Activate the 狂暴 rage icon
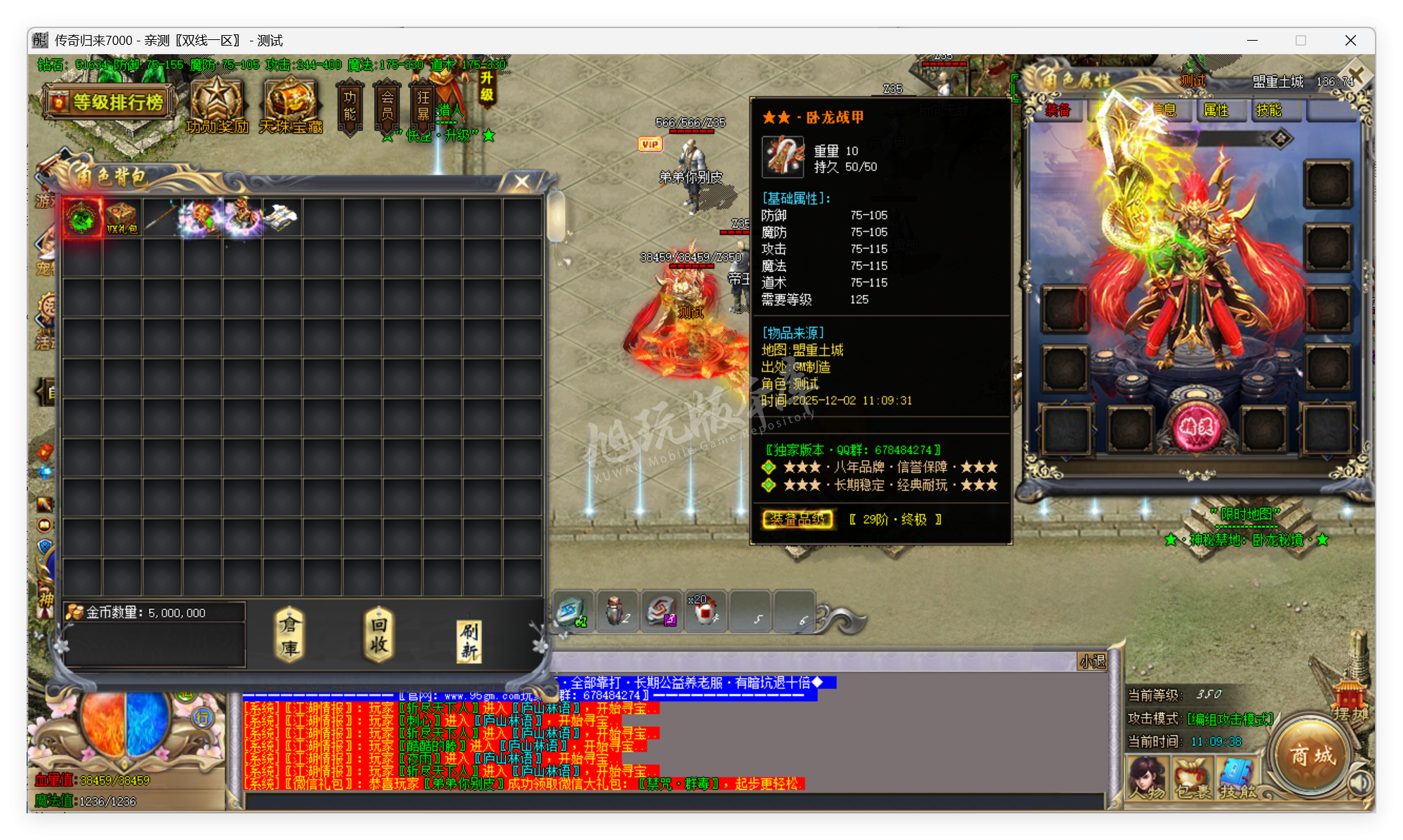 (422, 105)
